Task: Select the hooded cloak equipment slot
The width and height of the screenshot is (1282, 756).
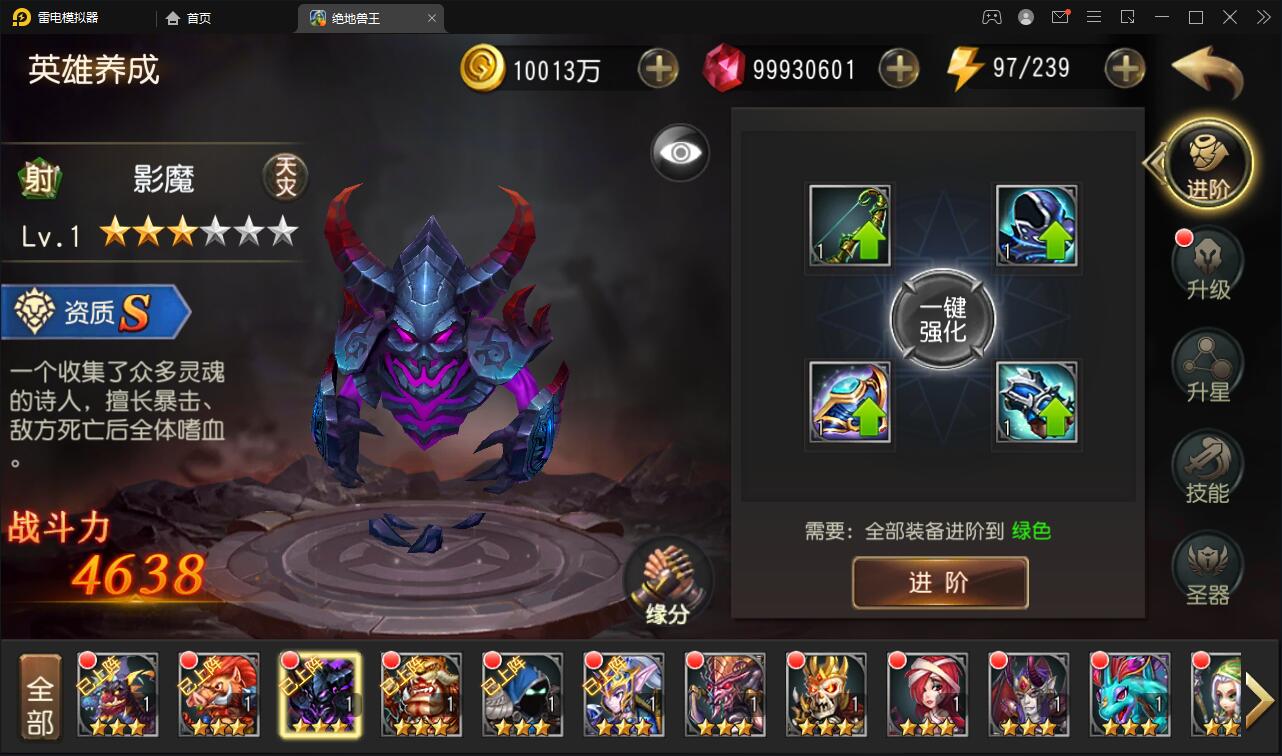Action: tap(1037, 226)
